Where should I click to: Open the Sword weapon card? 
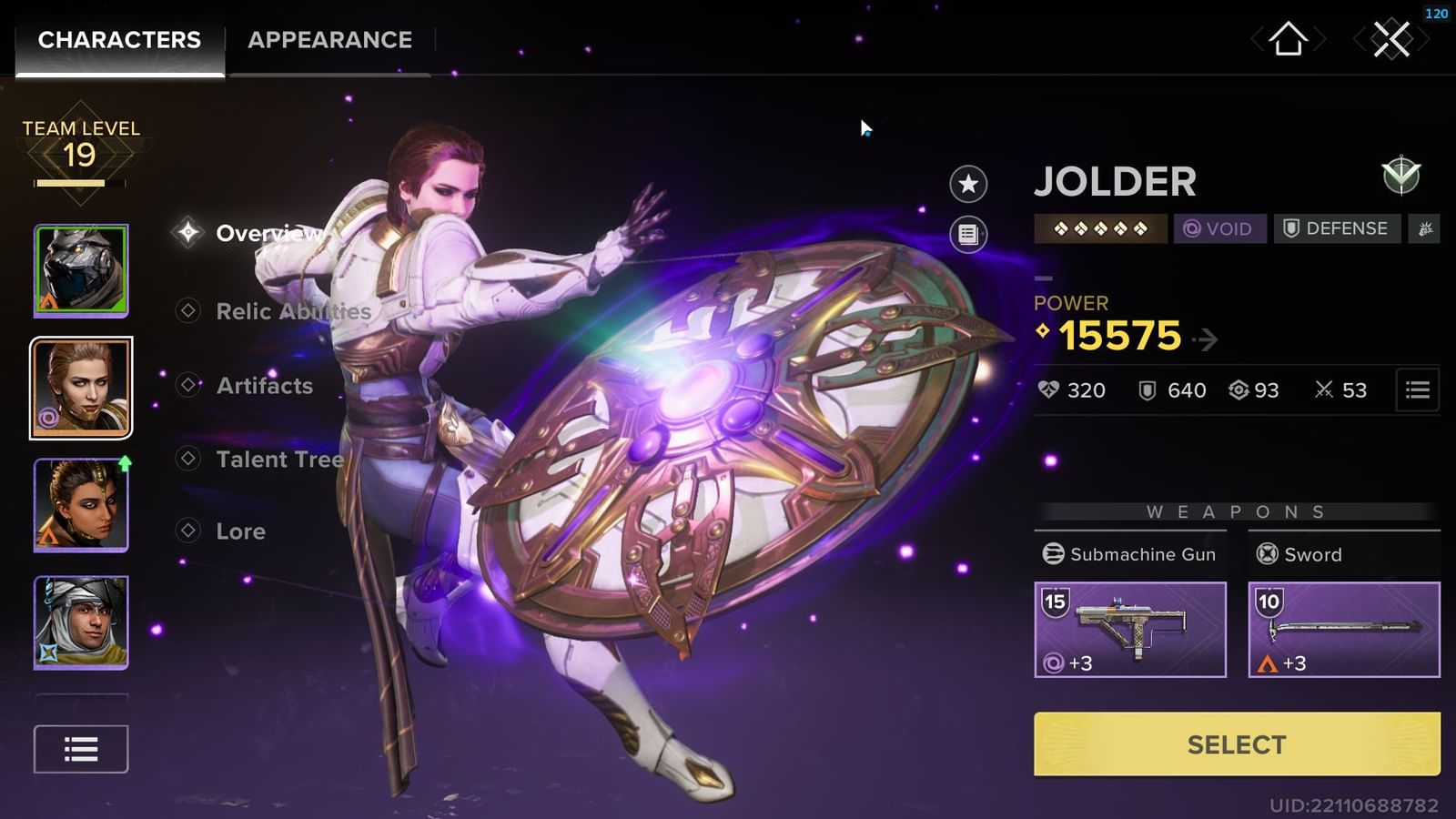click(1343, 629)
